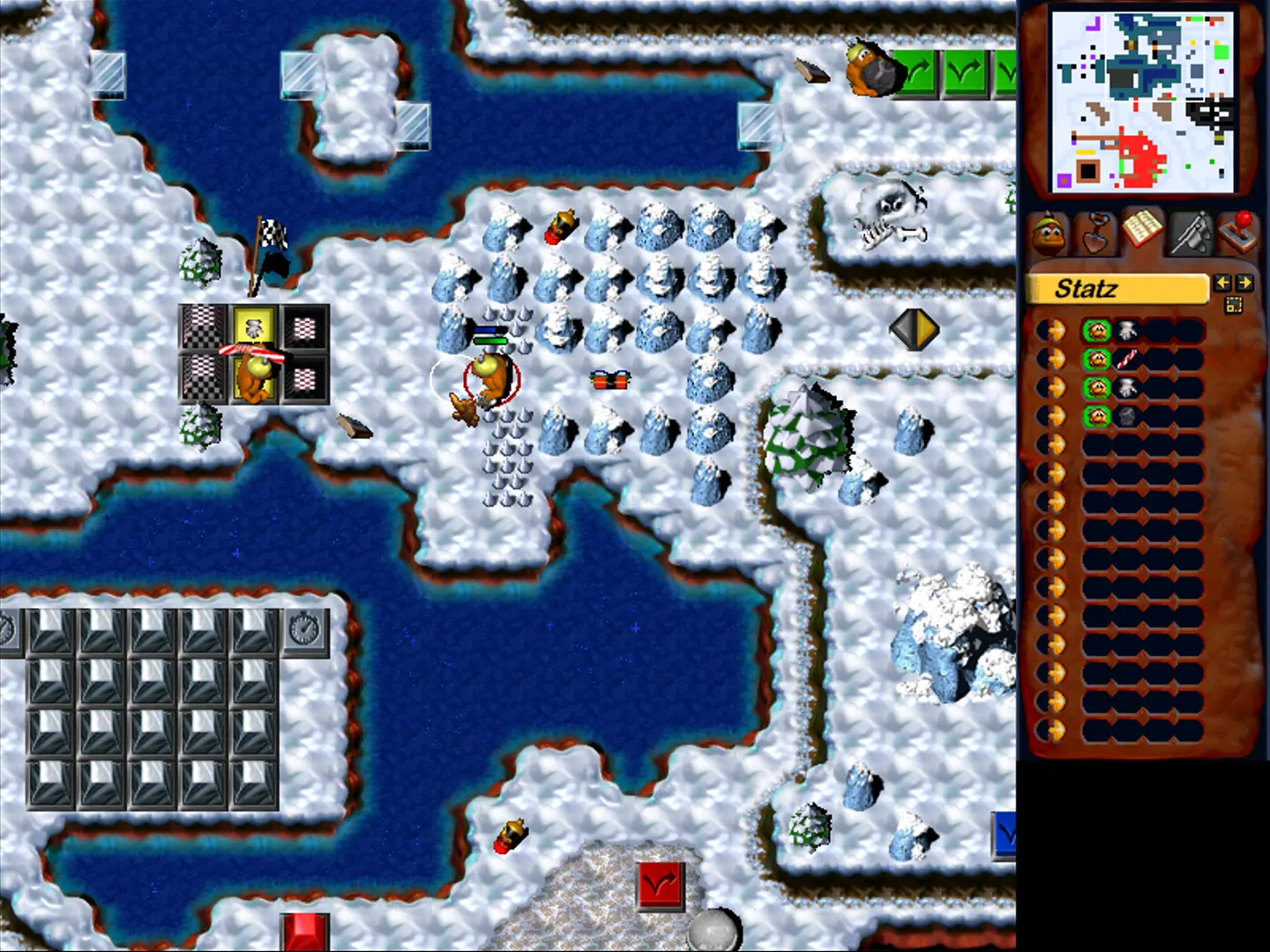Click the minimap in the sidebar
Screen dimensions: 1270x952
click(1143, 101)
